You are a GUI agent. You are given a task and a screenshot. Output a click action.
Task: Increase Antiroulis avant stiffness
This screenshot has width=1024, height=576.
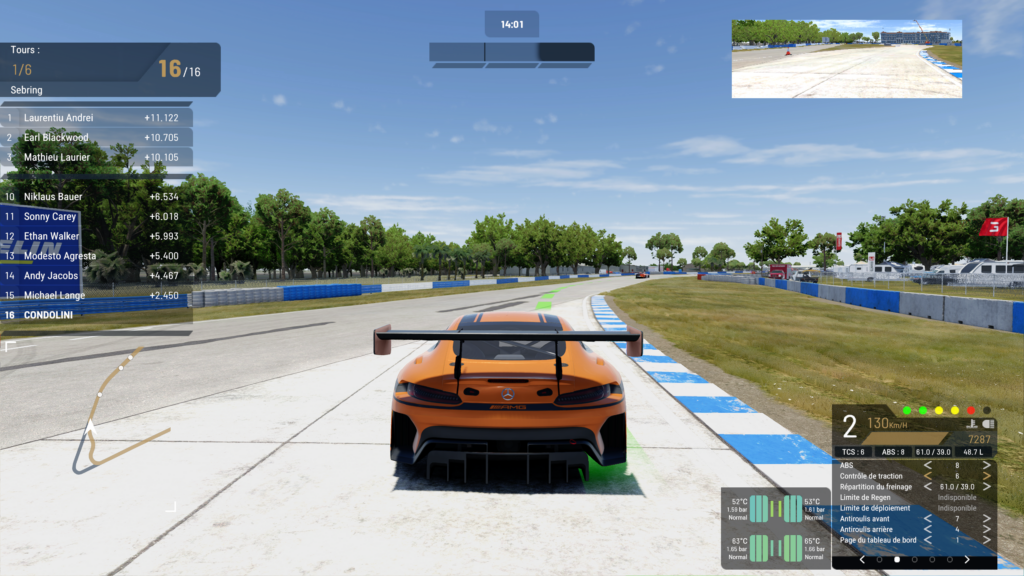[x=987, y=519]
